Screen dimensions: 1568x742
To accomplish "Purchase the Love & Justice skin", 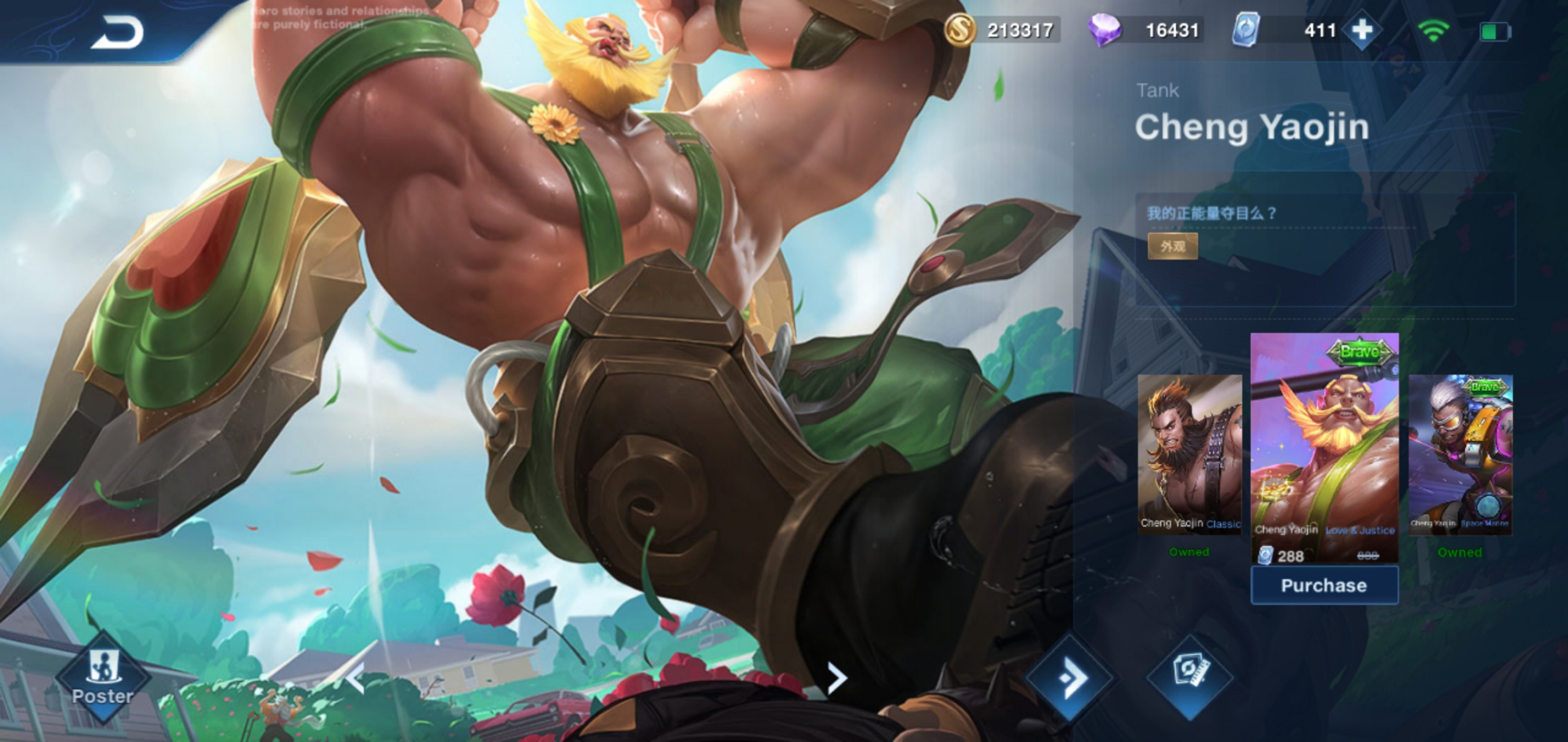I will pos(1323,585).
